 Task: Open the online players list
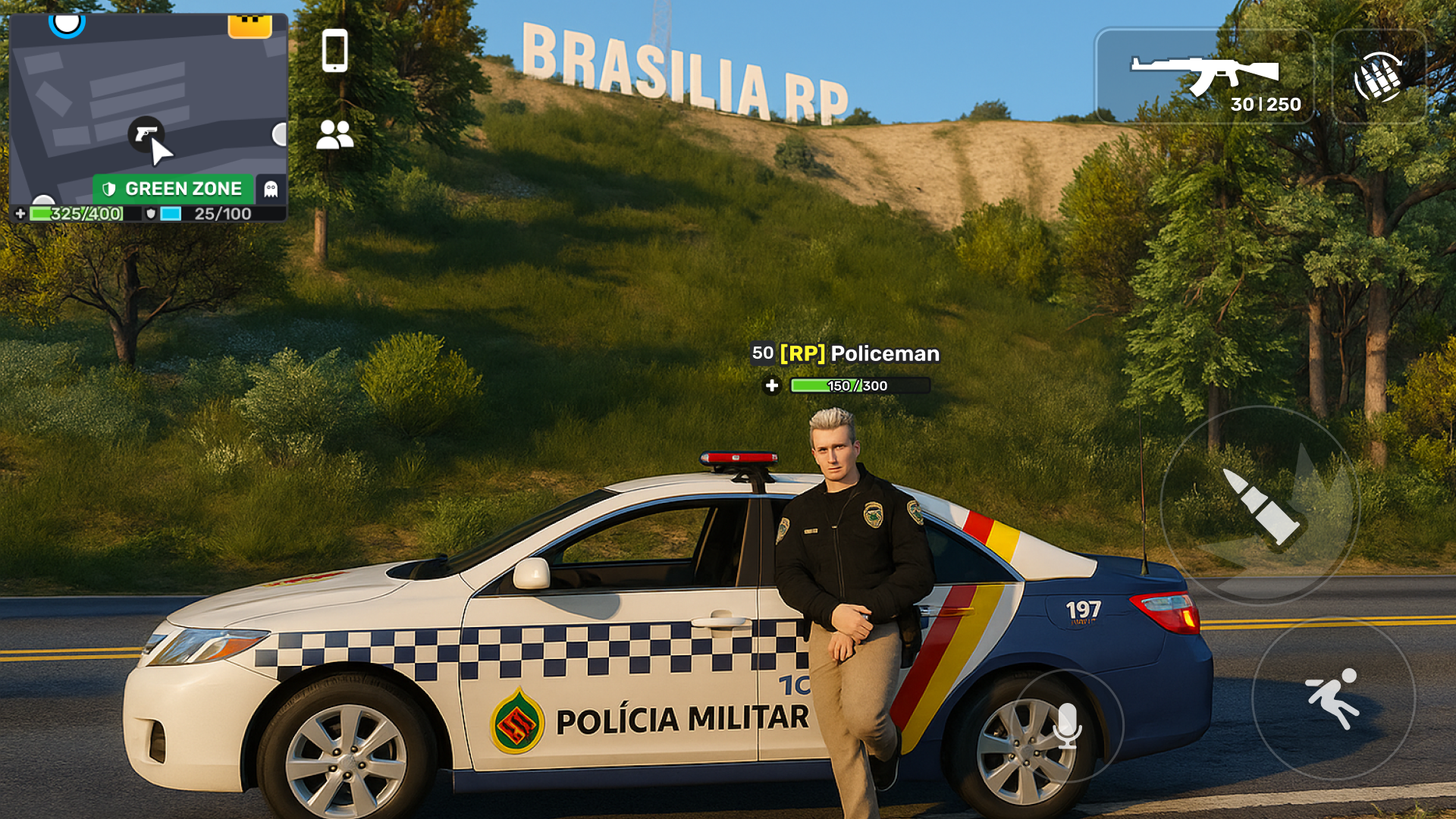pyautogui.click(x=334, y=136)
